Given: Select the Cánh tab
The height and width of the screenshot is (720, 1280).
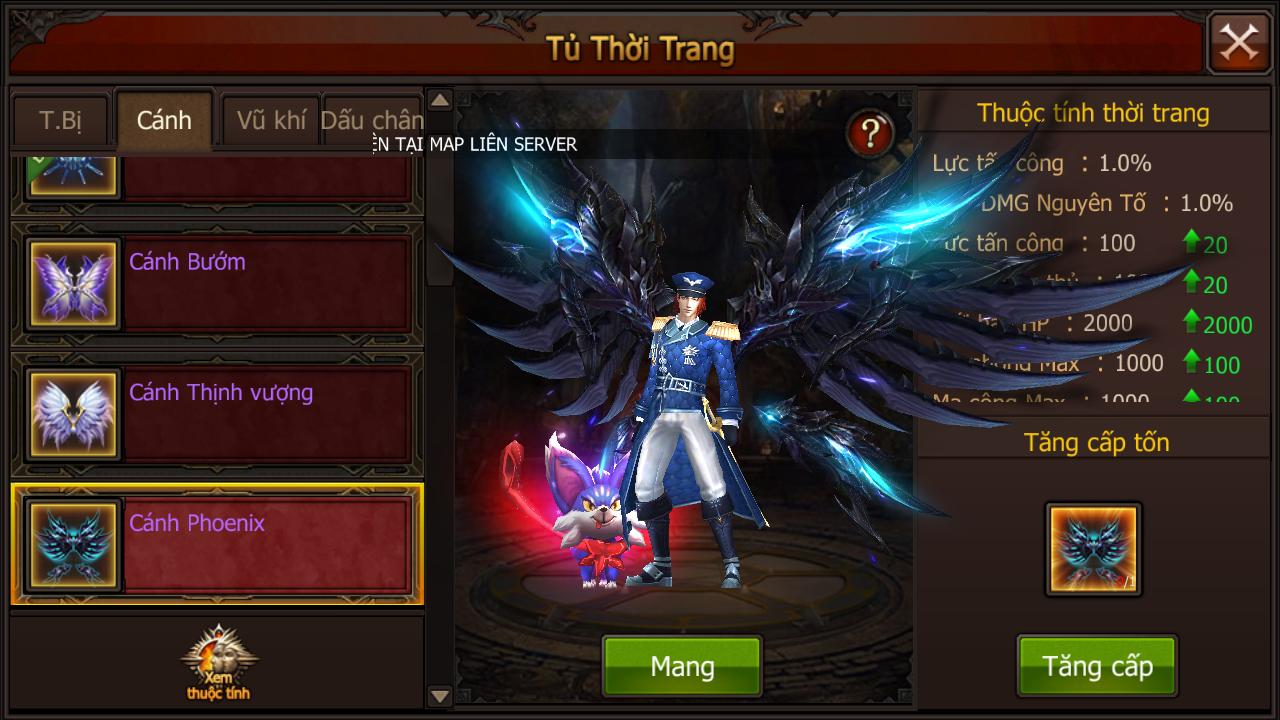Looking at the screenshot, I should [164, 121].
